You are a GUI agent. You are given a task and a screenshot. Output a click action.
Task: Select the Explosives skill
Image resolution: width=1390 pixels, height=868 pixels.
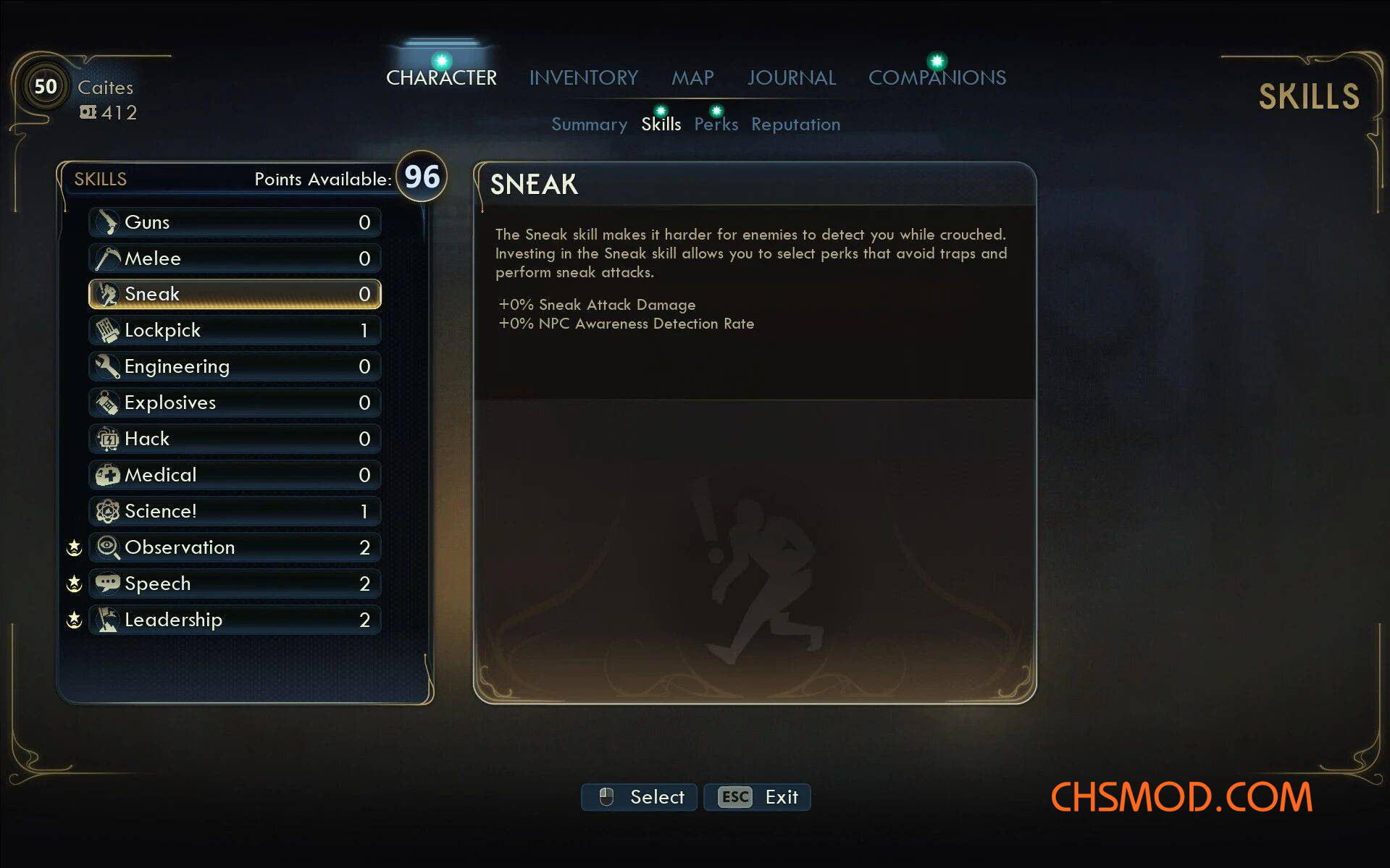pyautogui.click(x=235, y=403)
